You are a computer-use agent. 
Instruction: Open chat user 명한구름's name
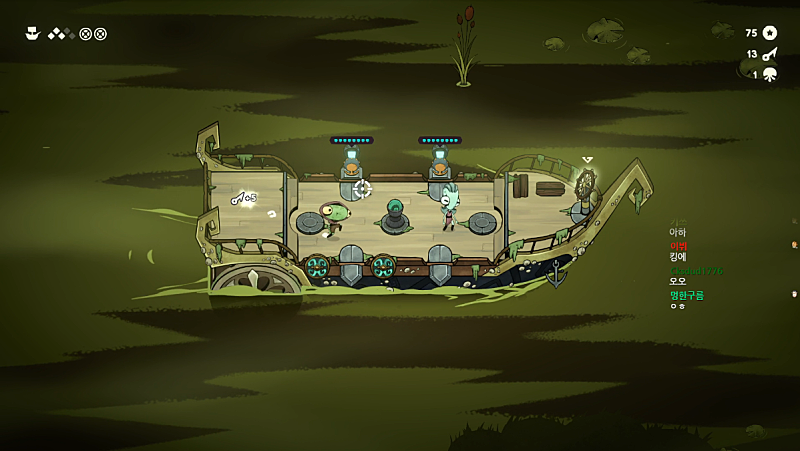[x=687, y=294]
